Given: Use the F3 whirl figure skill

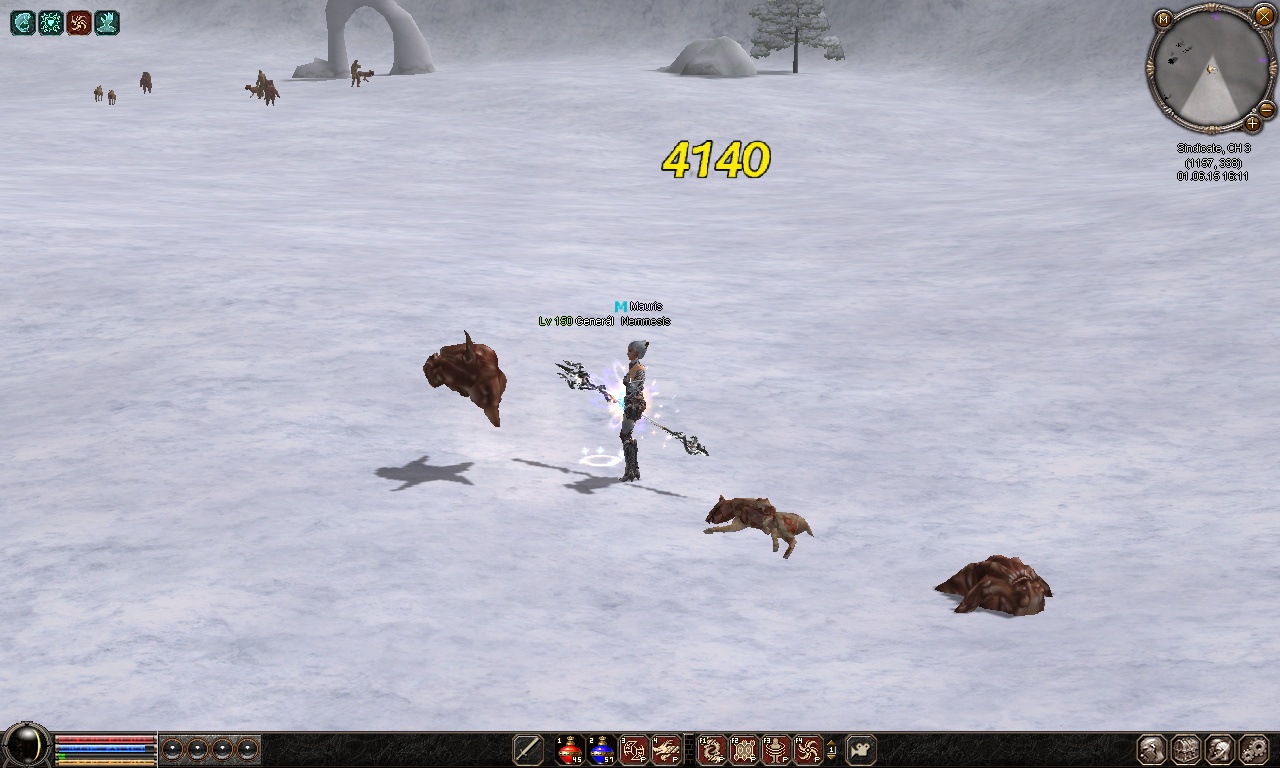Looking at the screenshot, I should (776, 749).
